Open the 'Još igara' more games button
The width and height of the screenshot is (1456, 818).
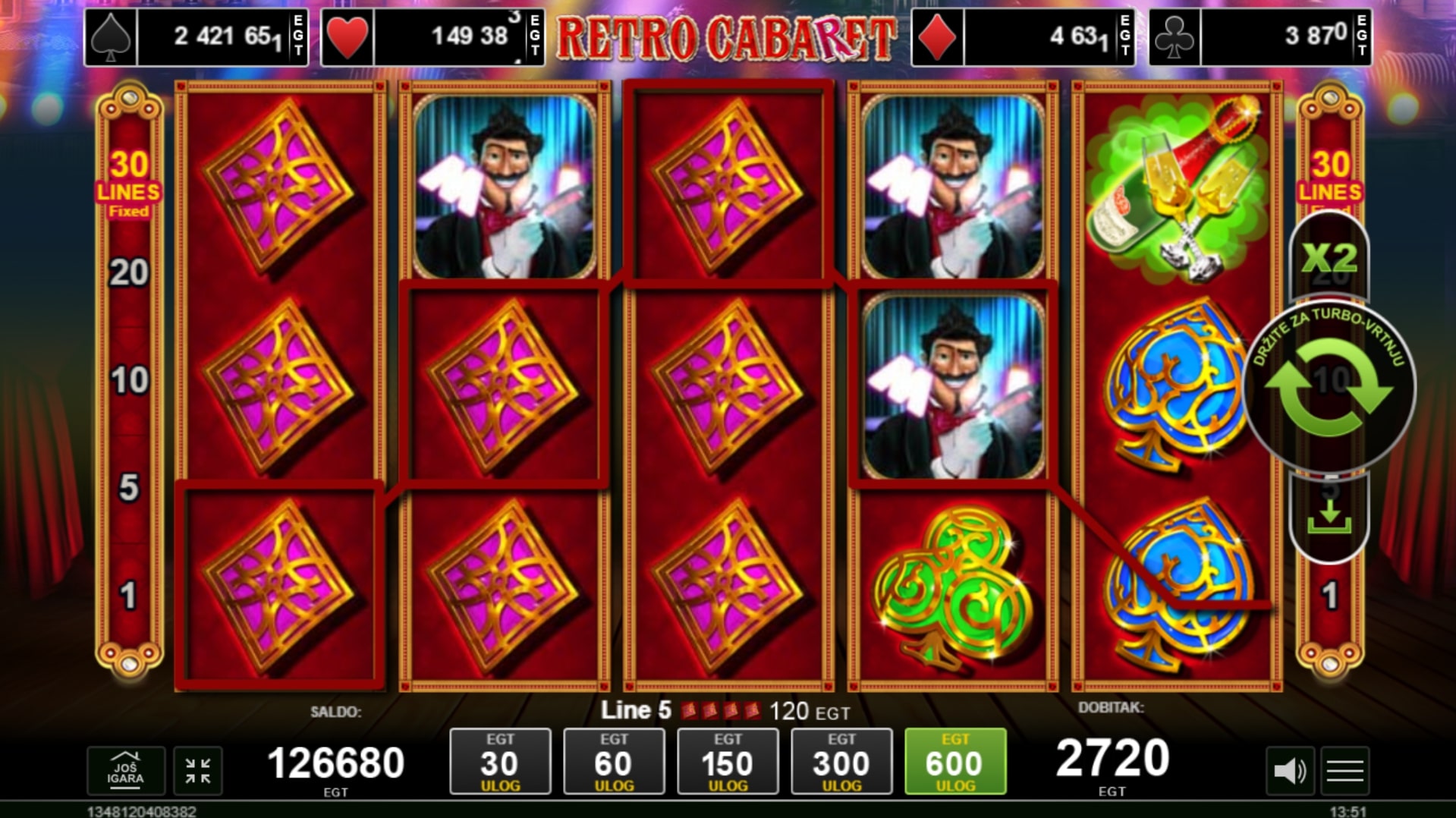coord(125,771)
